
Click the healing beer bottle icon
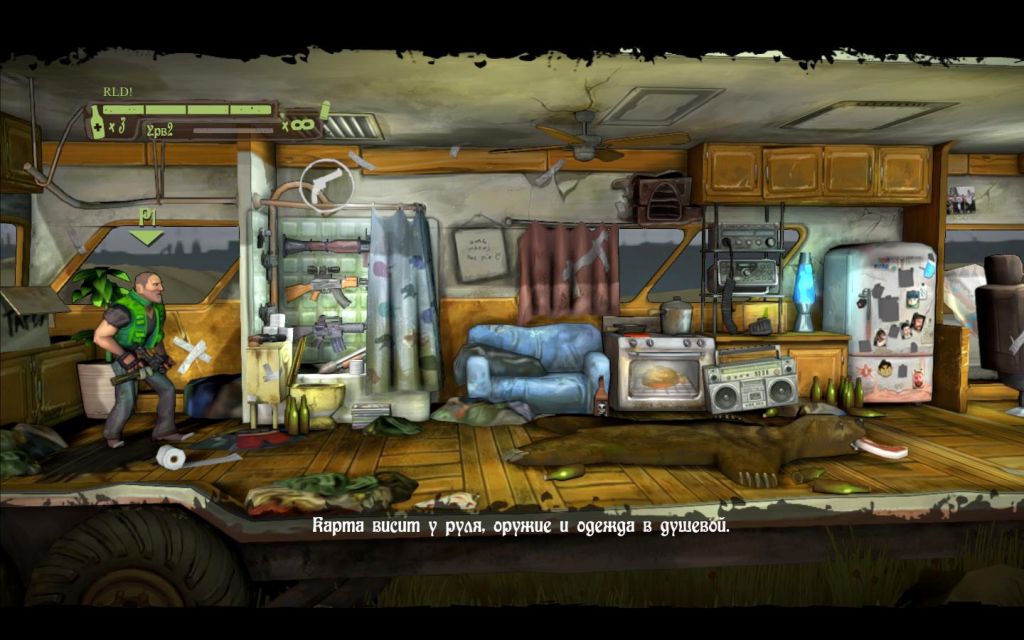[x=97, y=124]
